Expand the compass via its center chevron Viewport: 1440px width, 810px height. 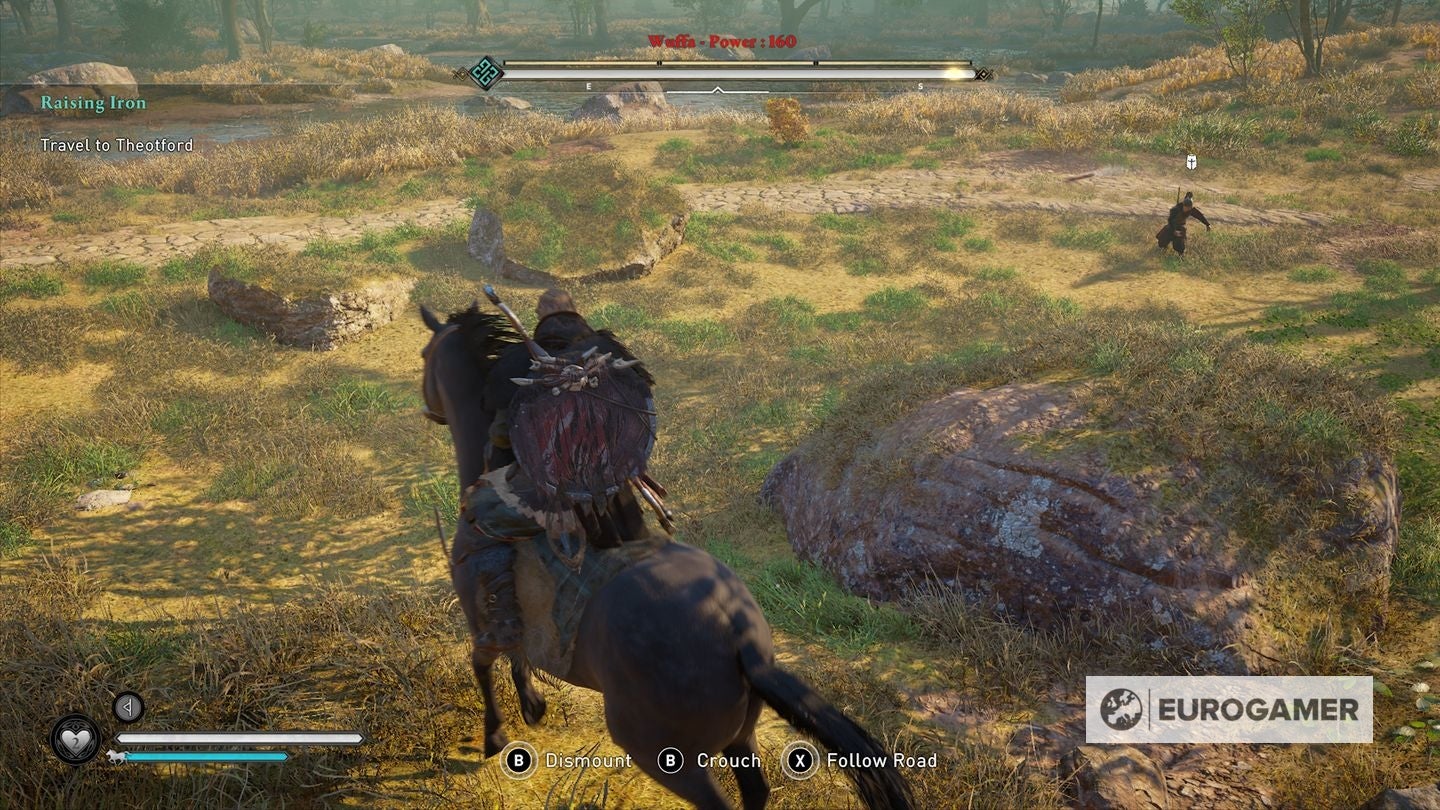point(717,91)
